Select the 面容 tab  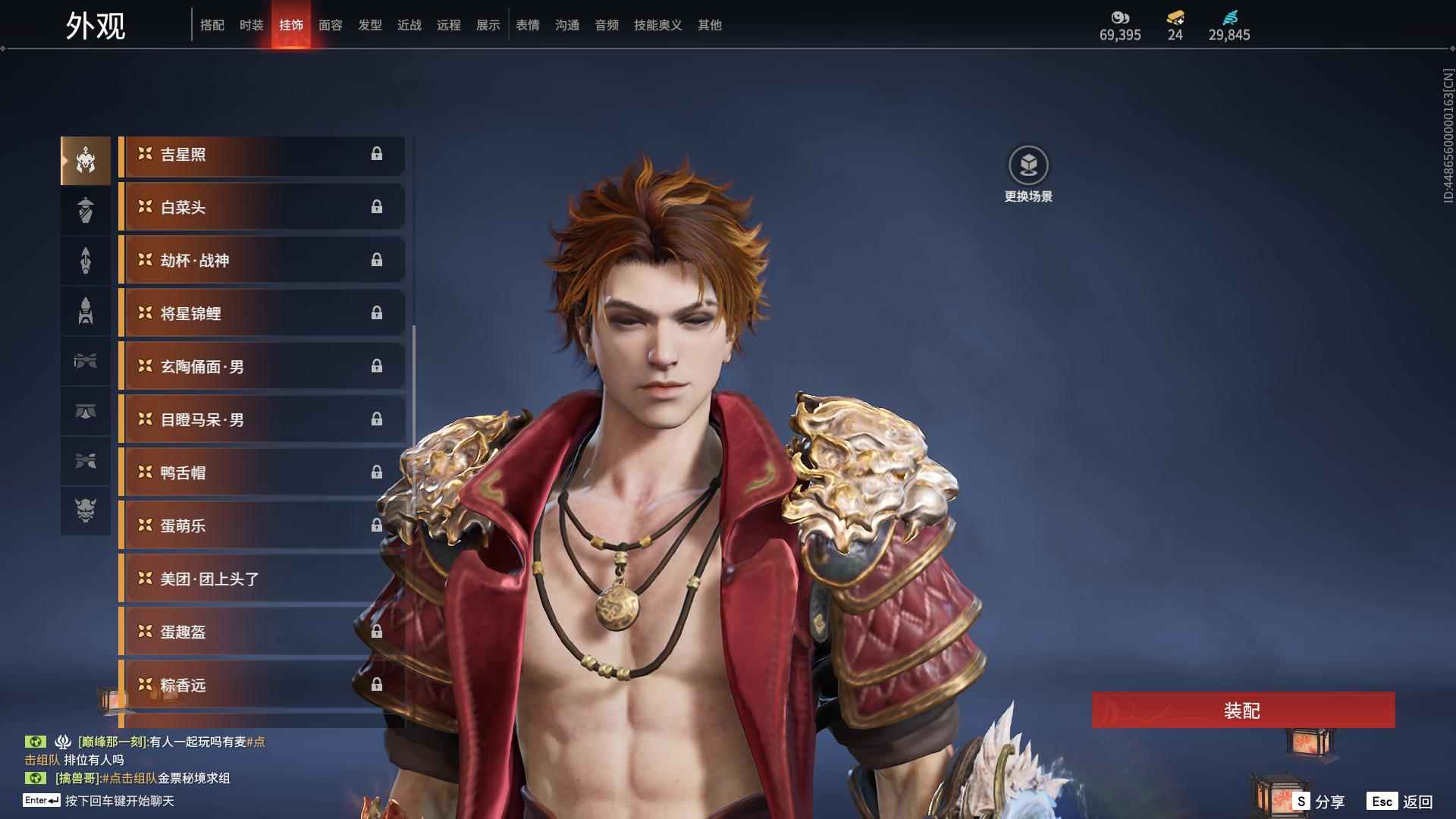tap(330, 25)
